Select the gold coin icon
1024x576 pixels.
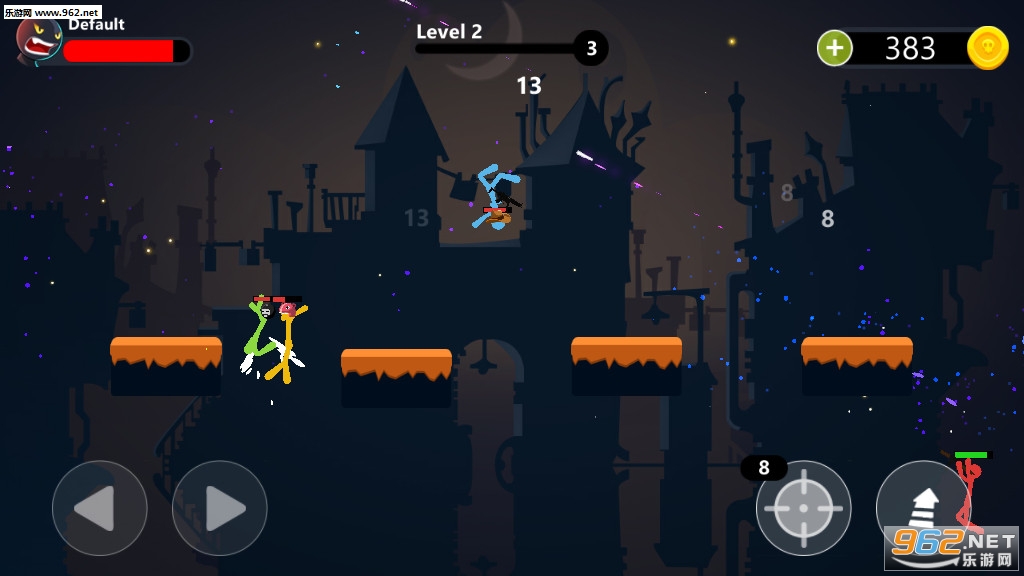tap(987, 48)
